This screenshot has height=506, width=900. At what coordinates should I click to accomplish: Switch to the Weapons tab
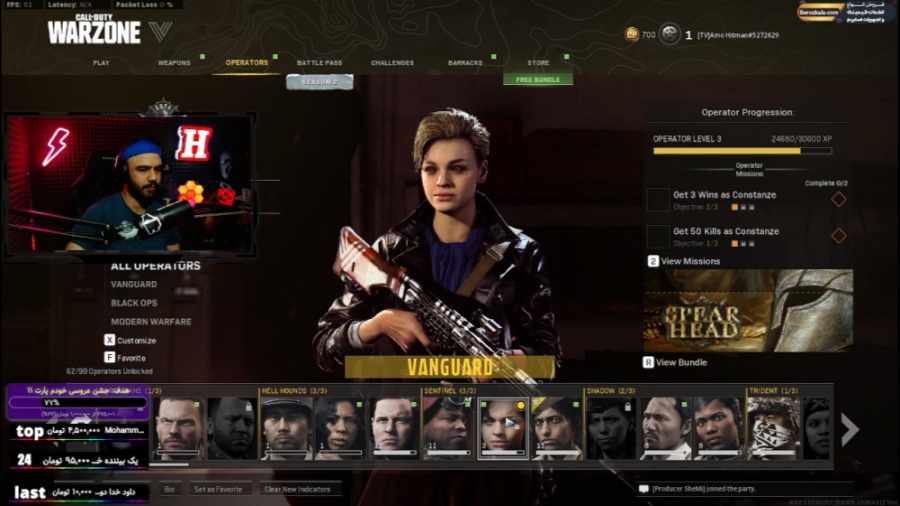click(174, 63)
